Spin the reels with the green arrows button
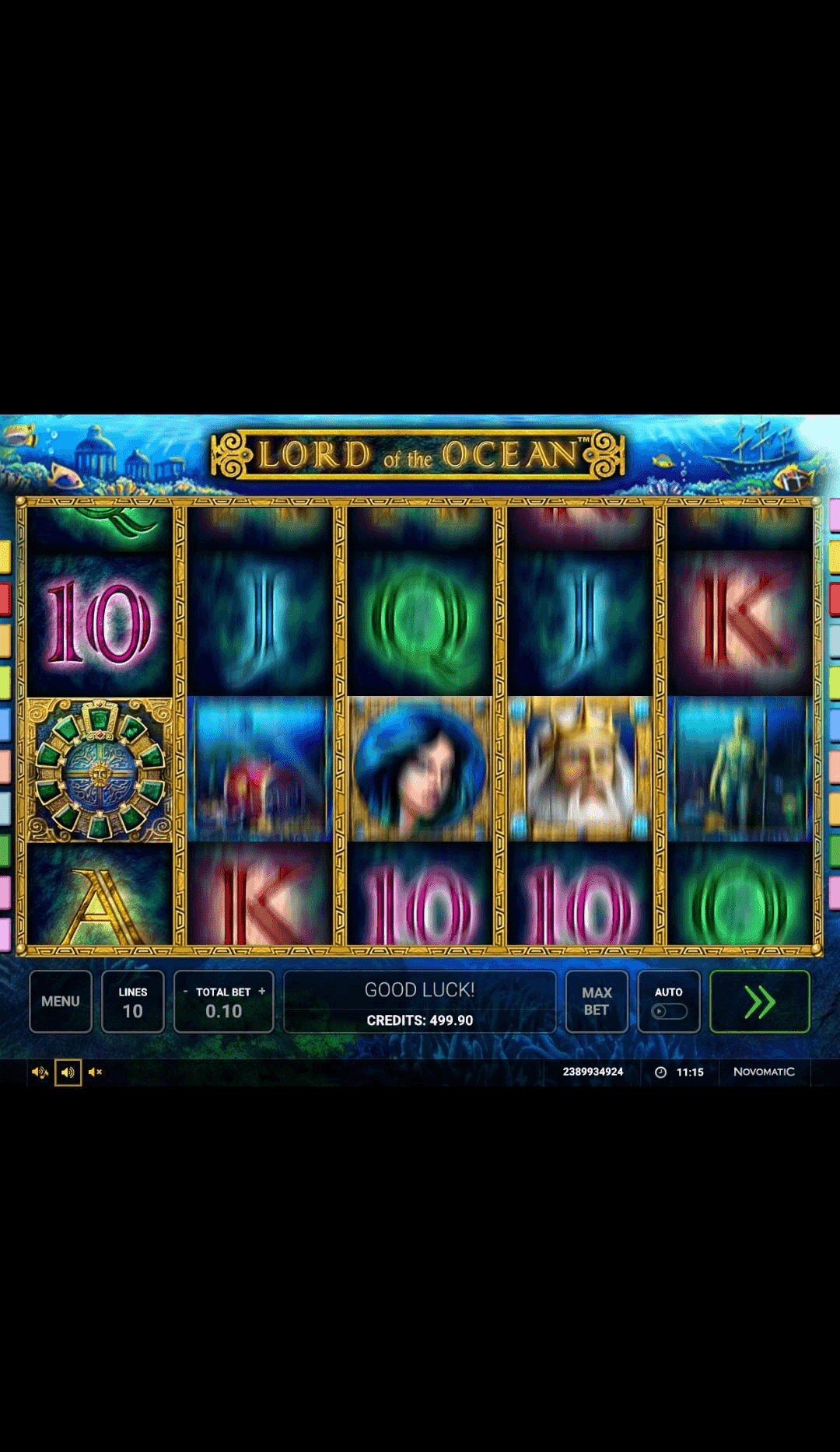 (x=760, y=1001)
